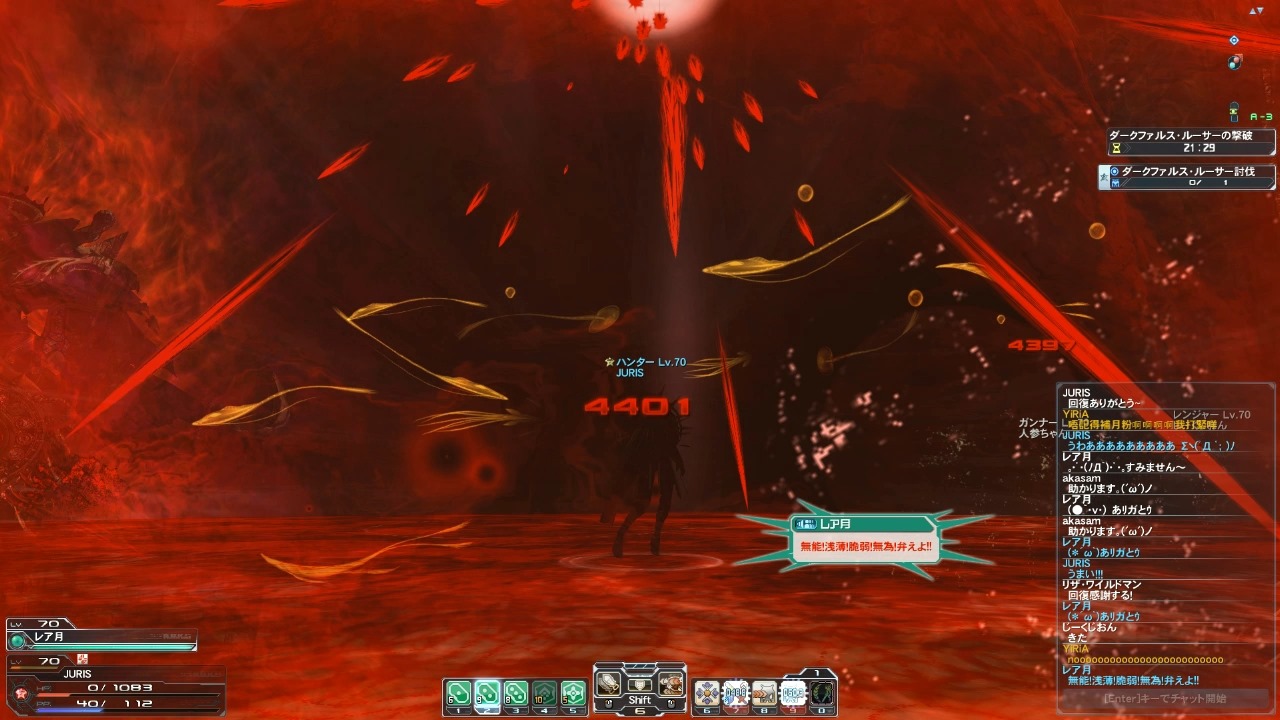Activate the orange arrows skill in slot 8

764,692
